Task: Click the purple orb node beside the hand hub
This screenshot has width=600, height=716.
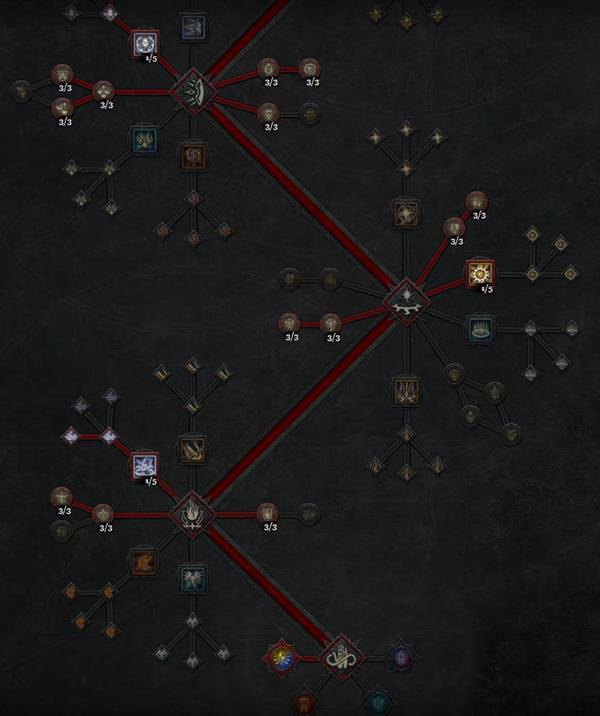Action: 400,658
